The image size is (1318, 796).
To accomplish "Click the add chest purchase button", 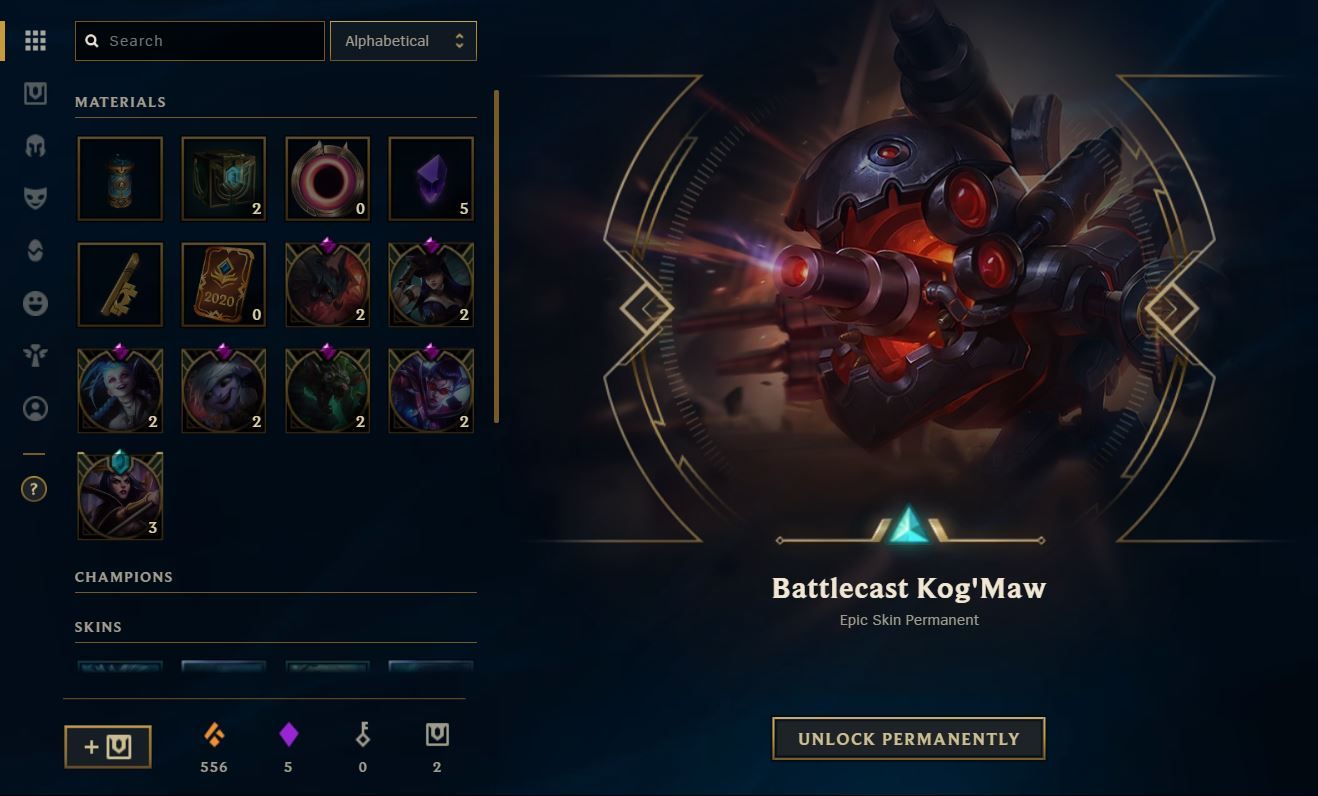I will [x=107, y=746].
